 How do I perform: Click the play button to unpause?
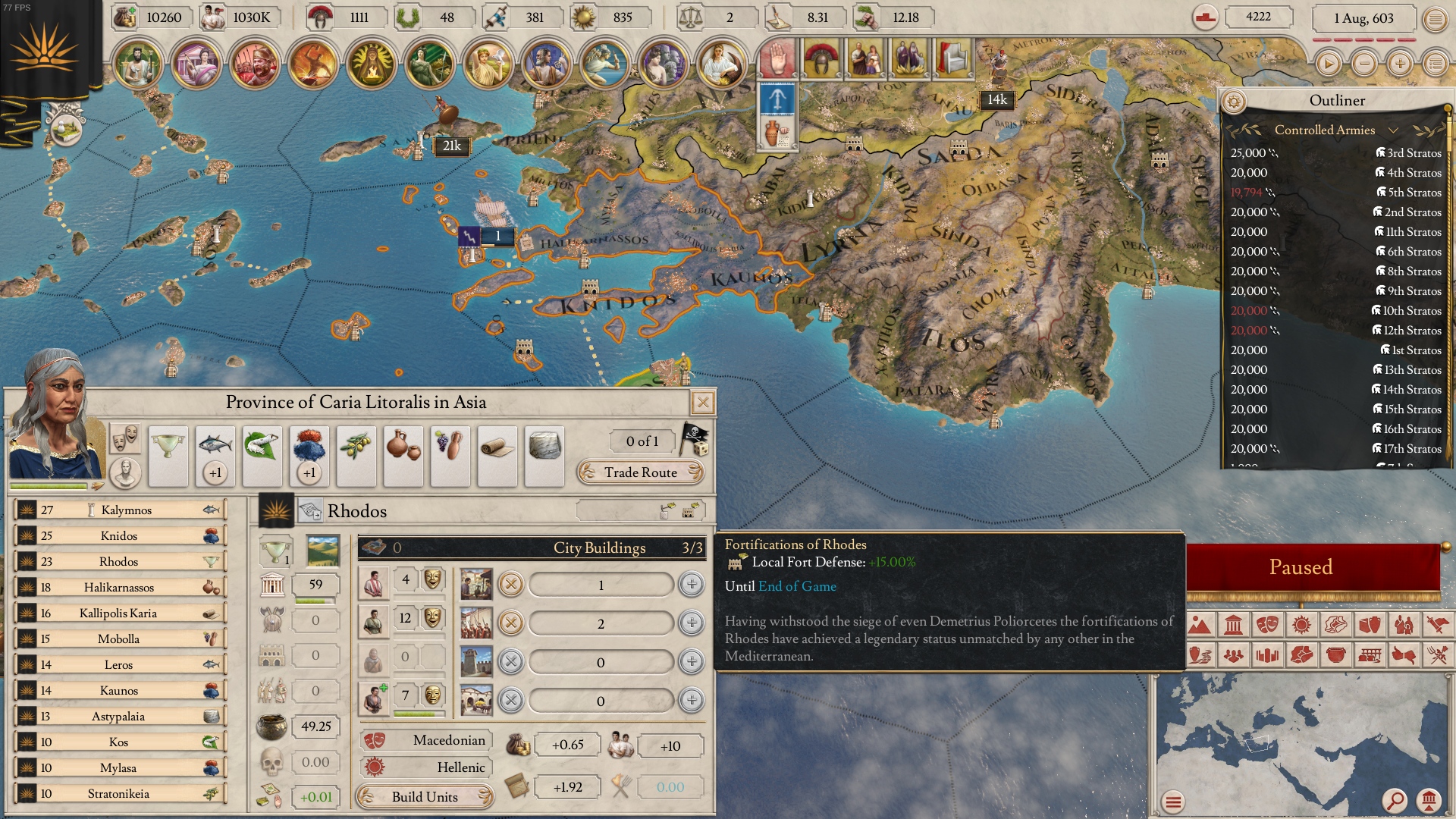(x=1328, y=64)
